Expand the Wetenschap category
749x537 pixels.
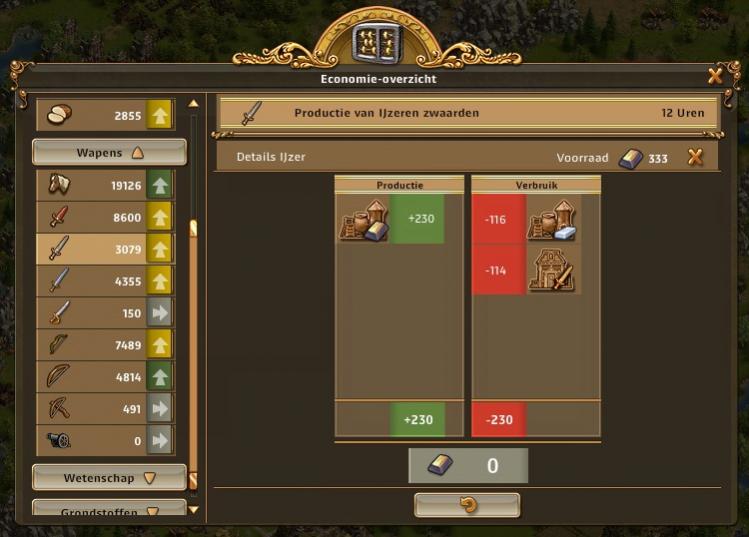coord(109,478)
